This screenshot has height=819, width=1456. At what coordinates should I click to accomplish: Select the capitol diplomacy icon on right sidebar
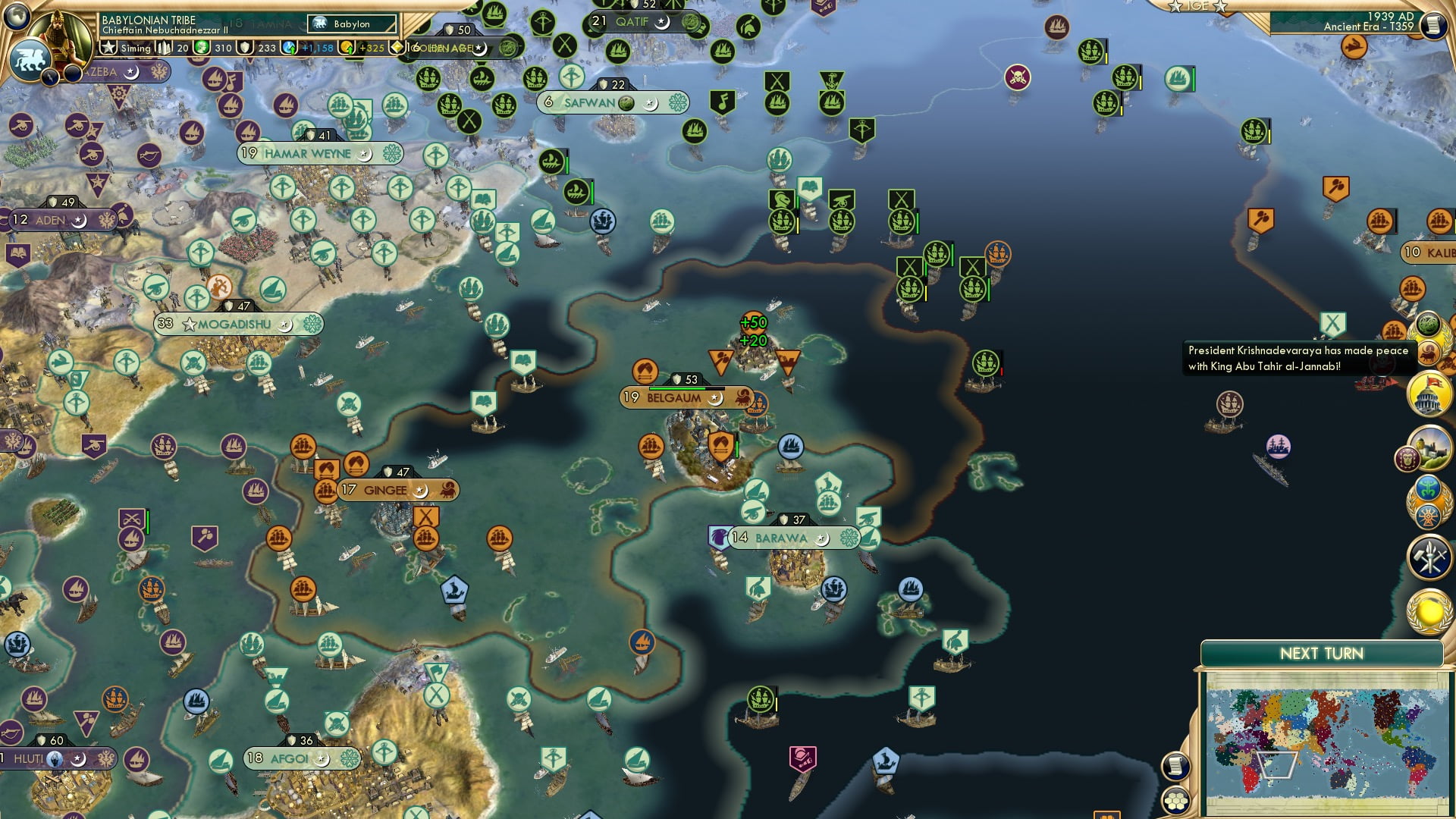1426,394
